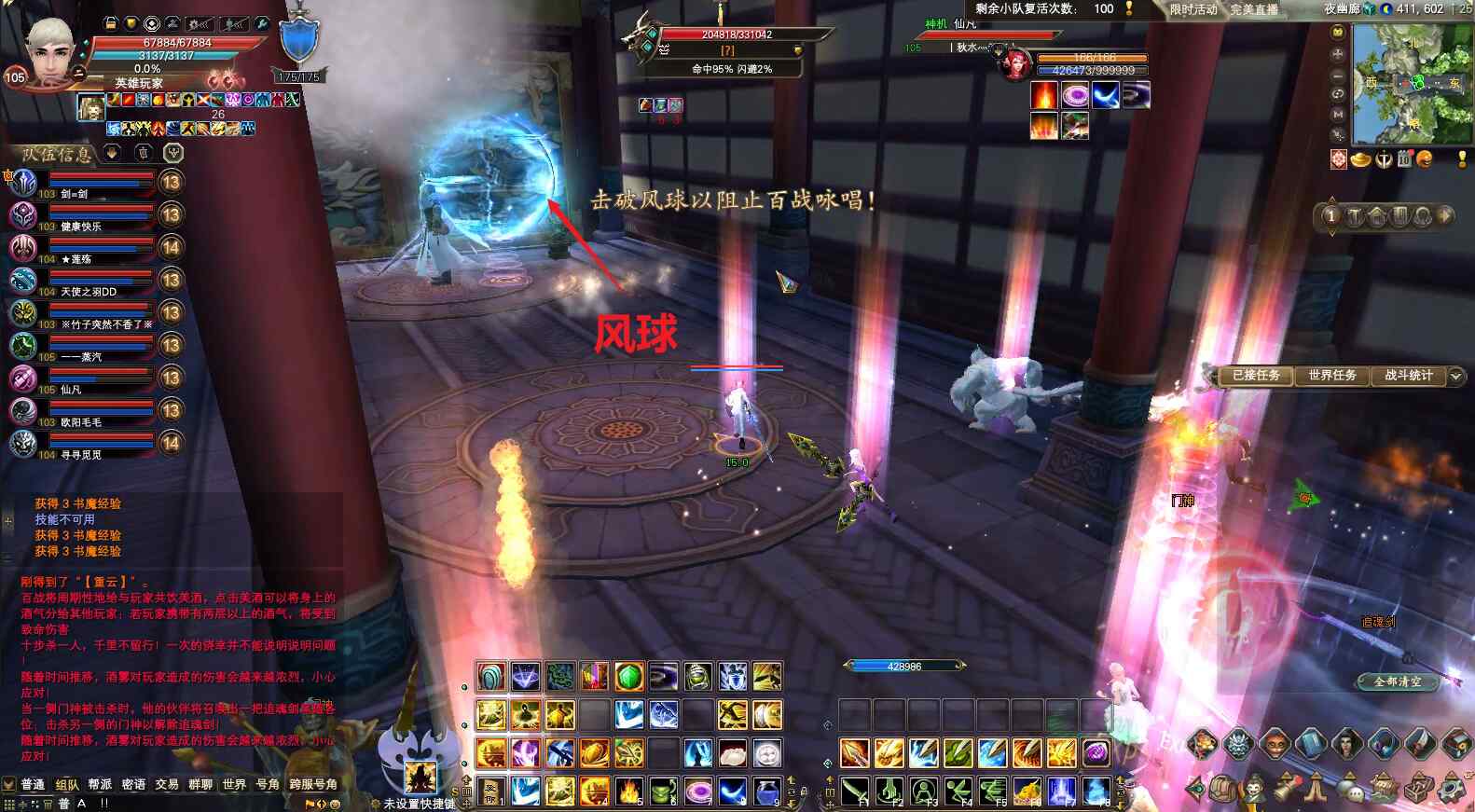Use the fire skill in hotbar slot 5

(x=629, y=791)
